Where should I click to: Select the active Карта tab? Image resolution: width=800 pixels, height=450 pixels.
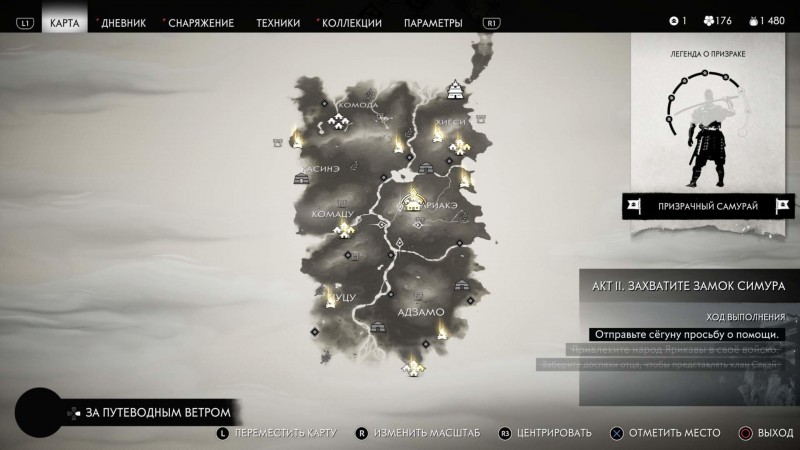pos(64,22)
